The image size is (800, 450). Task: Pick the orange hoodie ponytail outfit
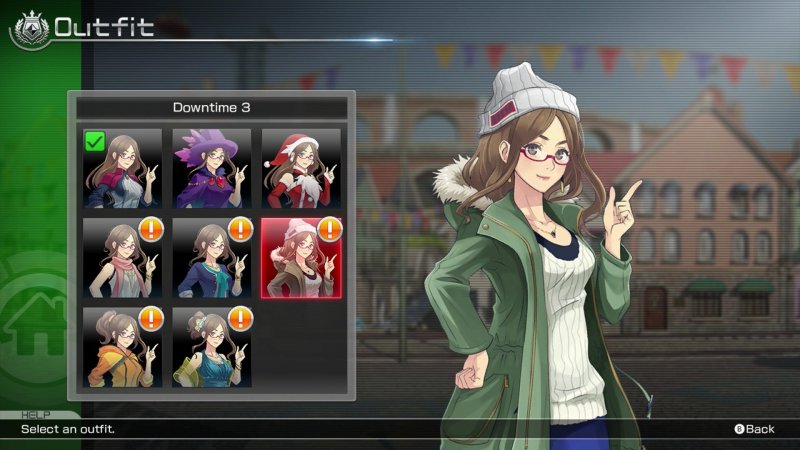click(122, 347)
